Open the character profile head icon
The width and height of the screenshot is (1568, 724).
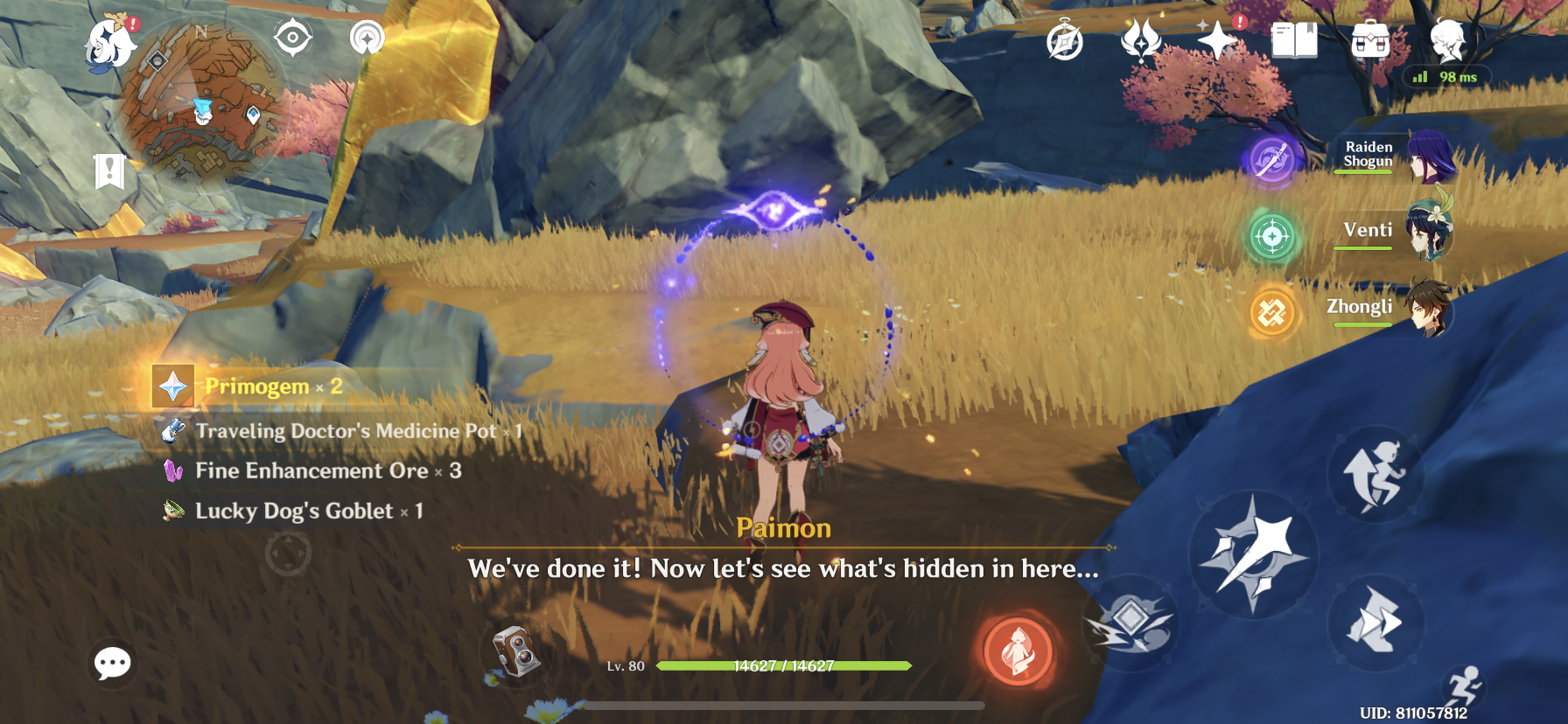[x=1447, y=40]
